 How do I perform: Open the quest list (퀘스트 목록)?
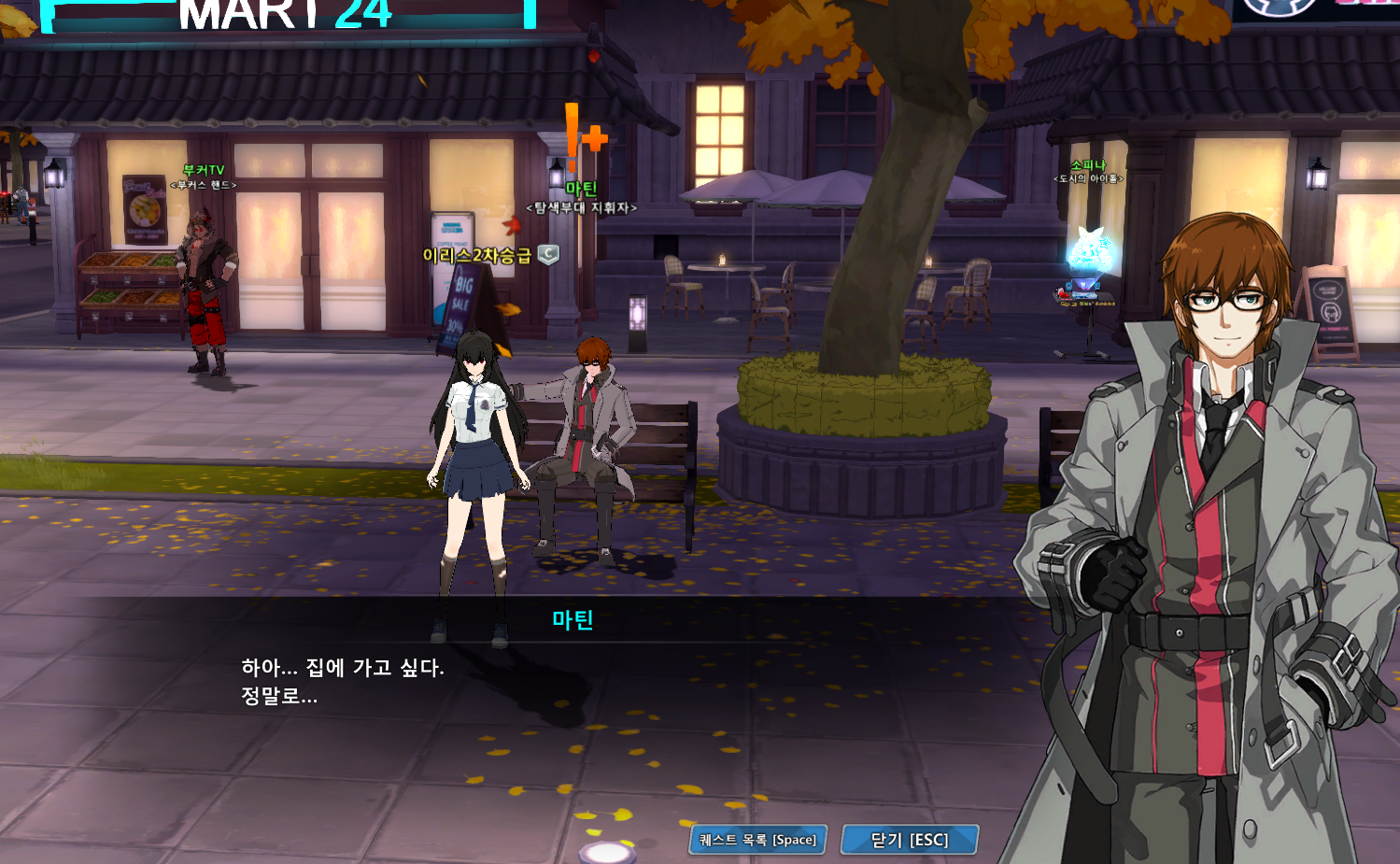tap(757, 840)
